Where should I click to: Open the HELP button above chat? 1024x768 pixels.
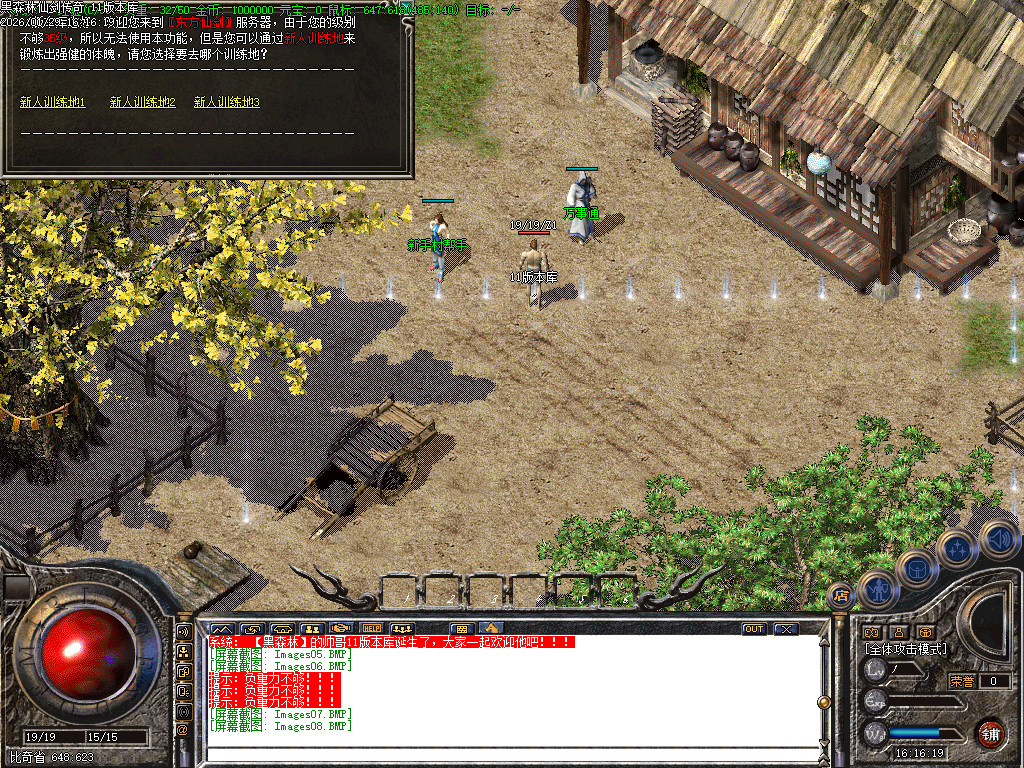click(x=372, y=629)
